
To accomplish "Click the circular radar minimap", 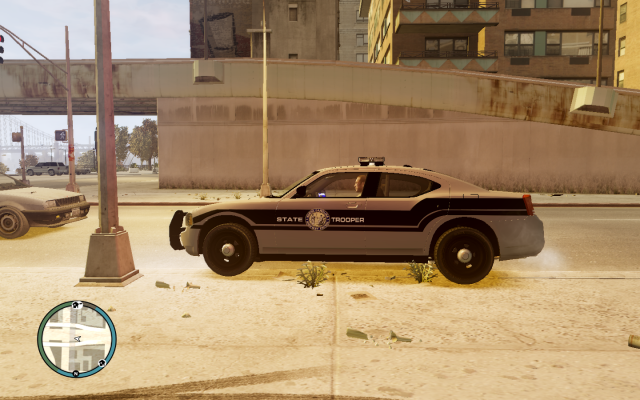I will pos(77,339).
